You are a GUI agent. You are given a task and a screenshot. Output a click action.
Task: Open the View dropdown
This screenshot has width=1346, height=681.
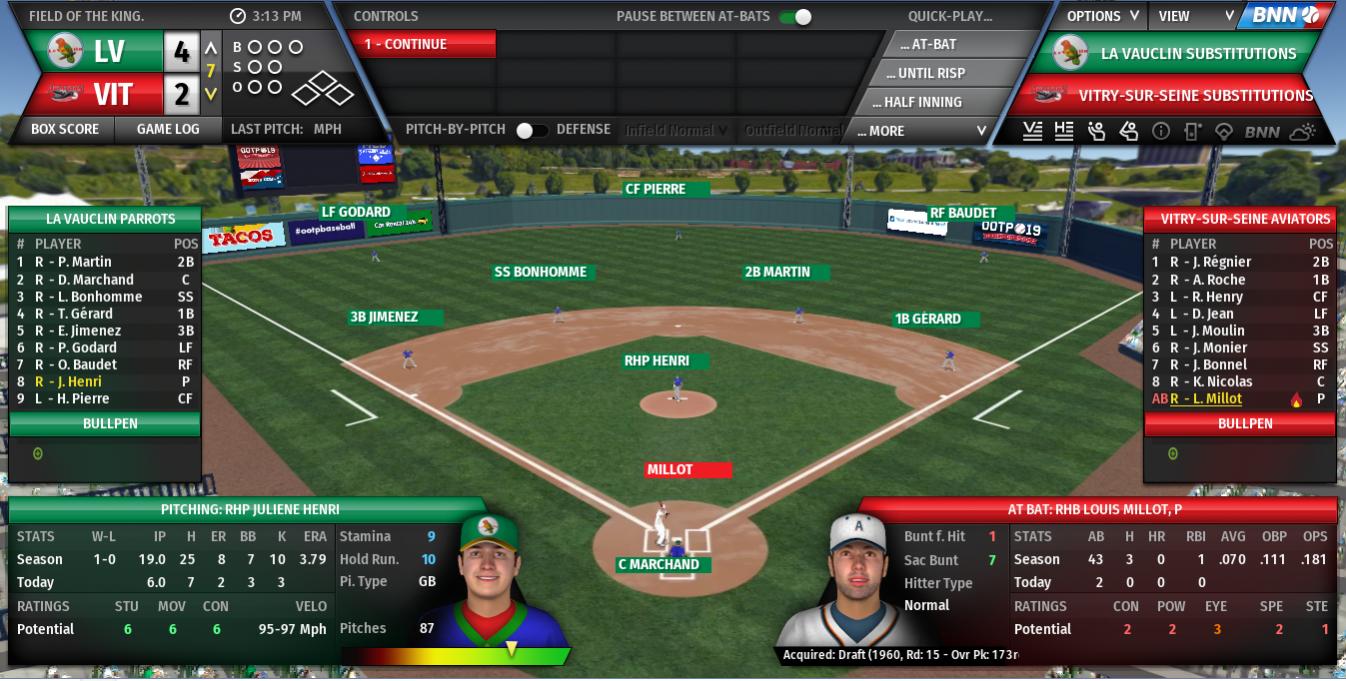1195,16
